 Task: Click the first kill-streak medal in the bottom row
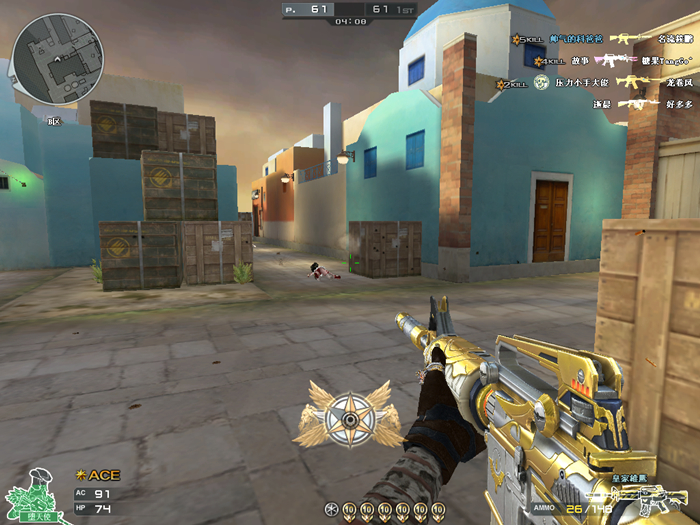click(x=332, y=510)
